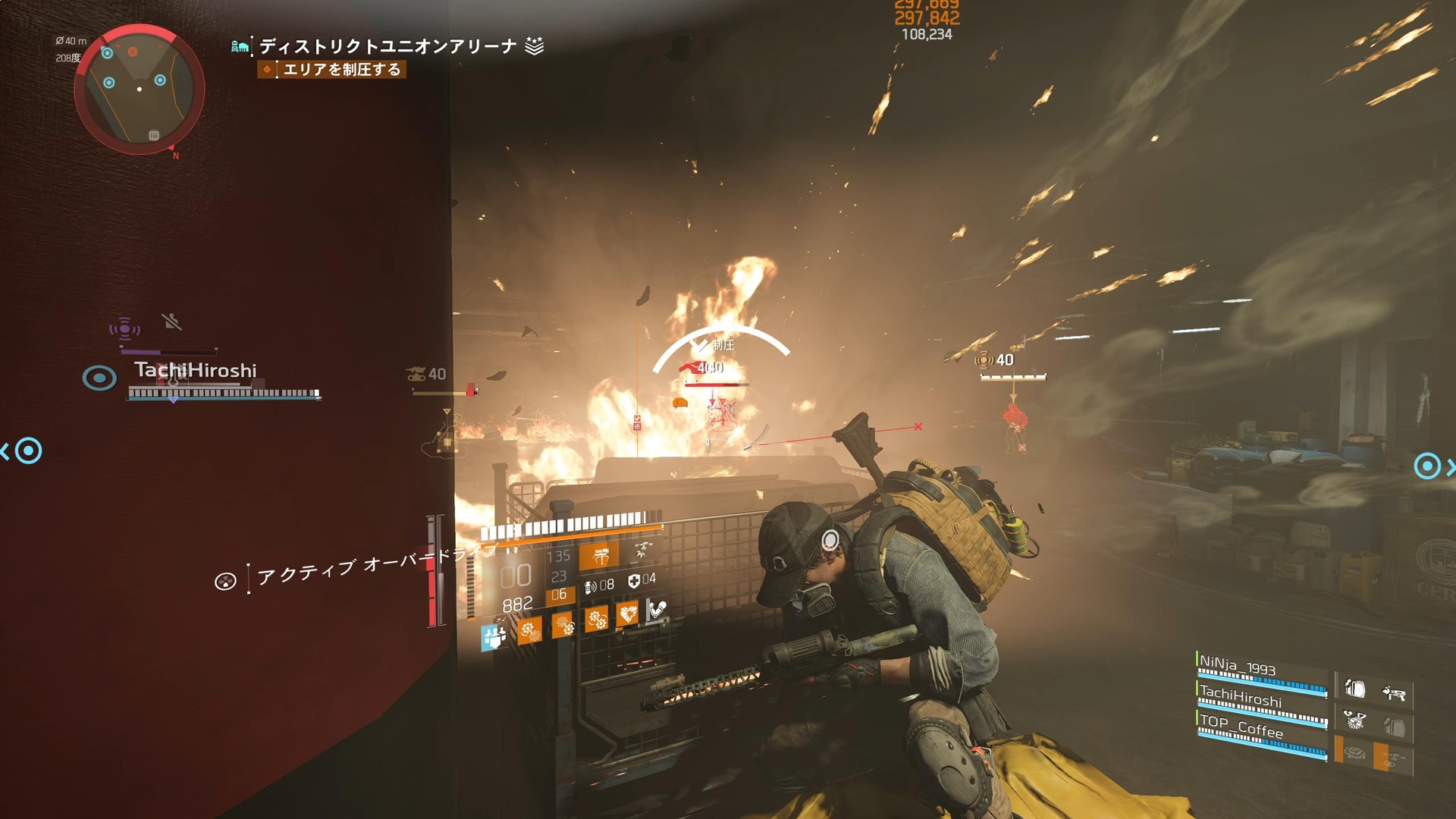This screenshot has width=1456, height=819.
Task: Expand the rank chevrons next to arena title
Action: (535, 45)
